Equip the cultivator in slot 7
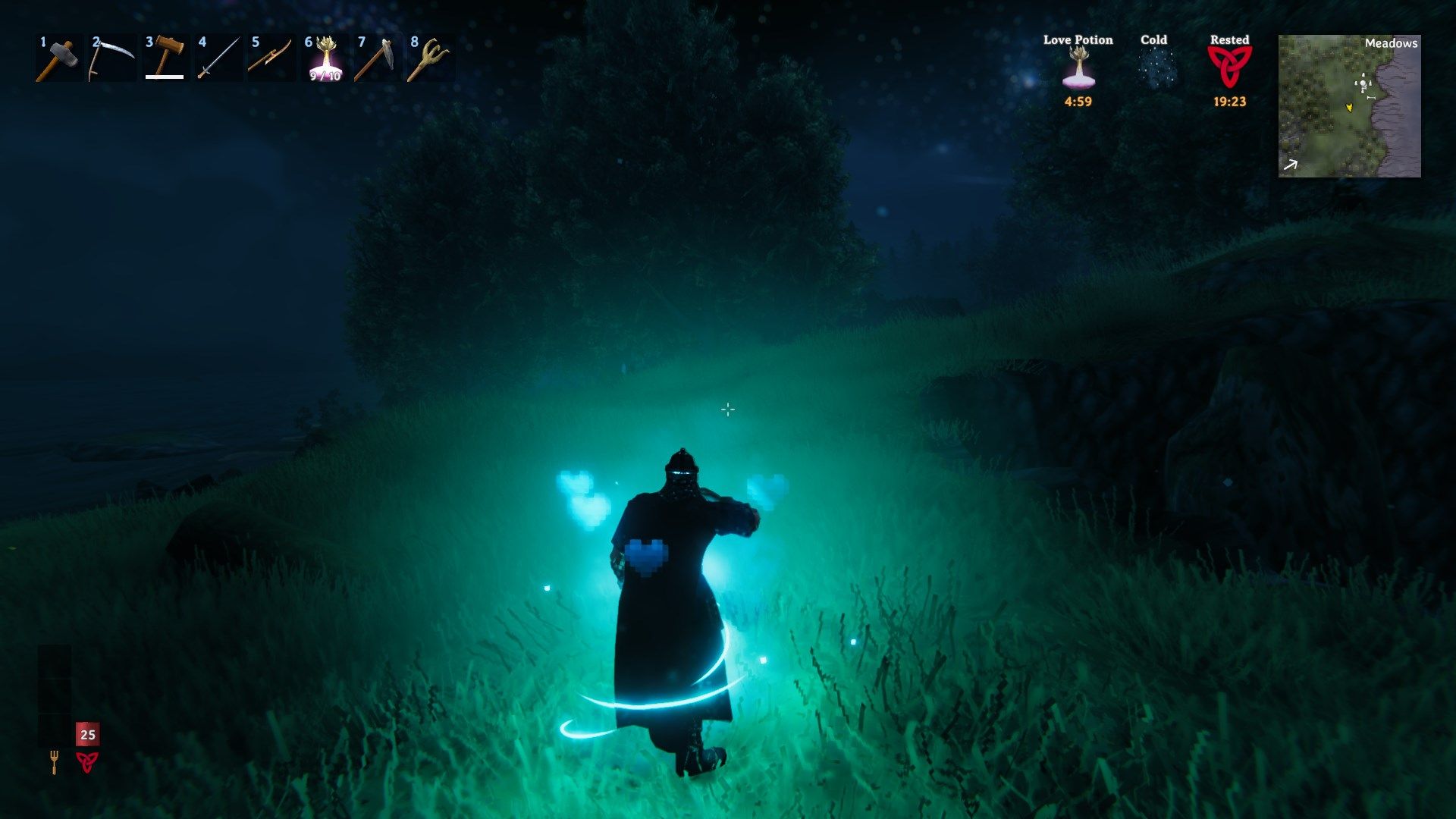1456x819 pixels. pos(377,58)
